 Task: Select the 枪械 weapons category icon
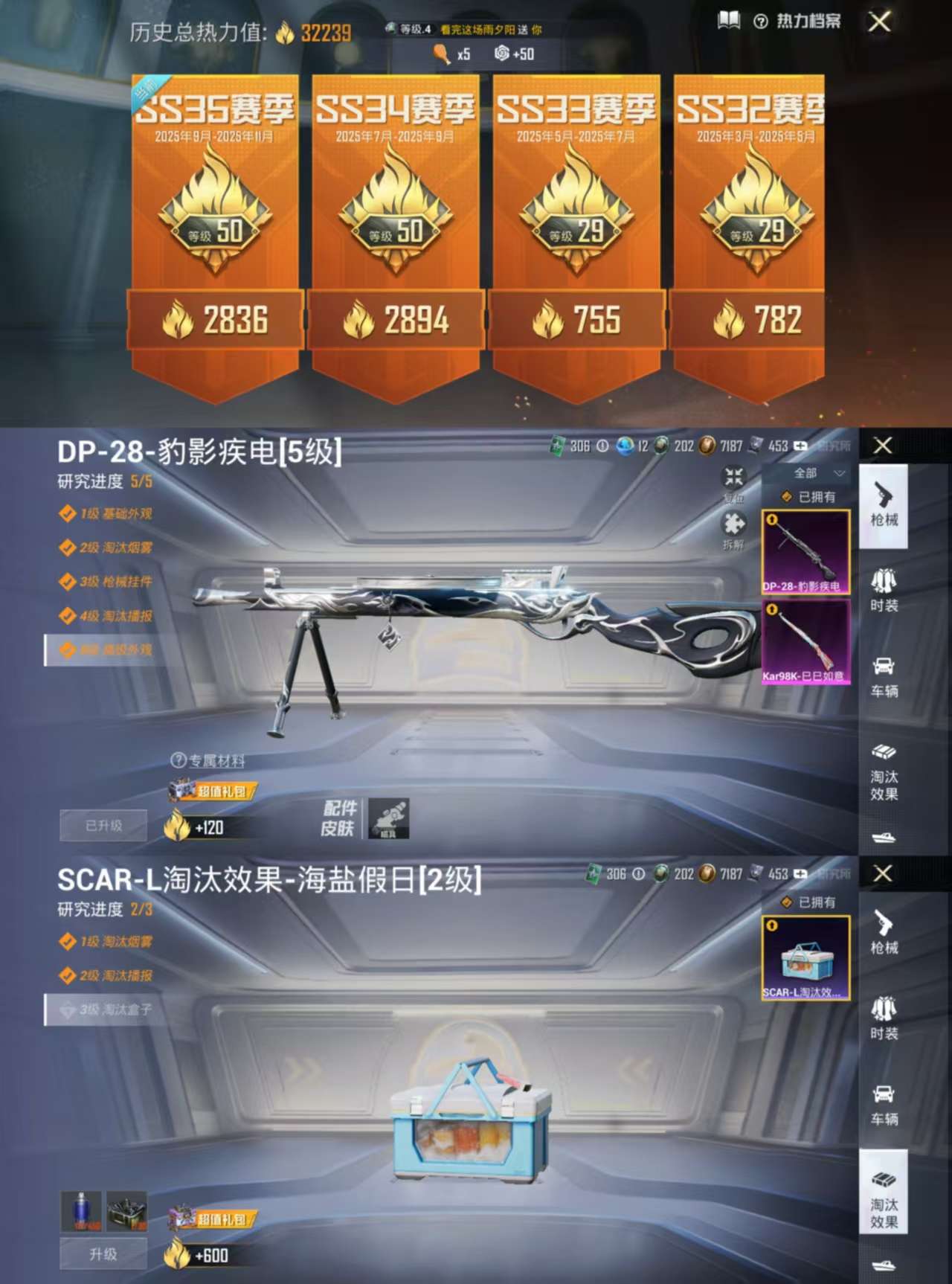[884, 509]
